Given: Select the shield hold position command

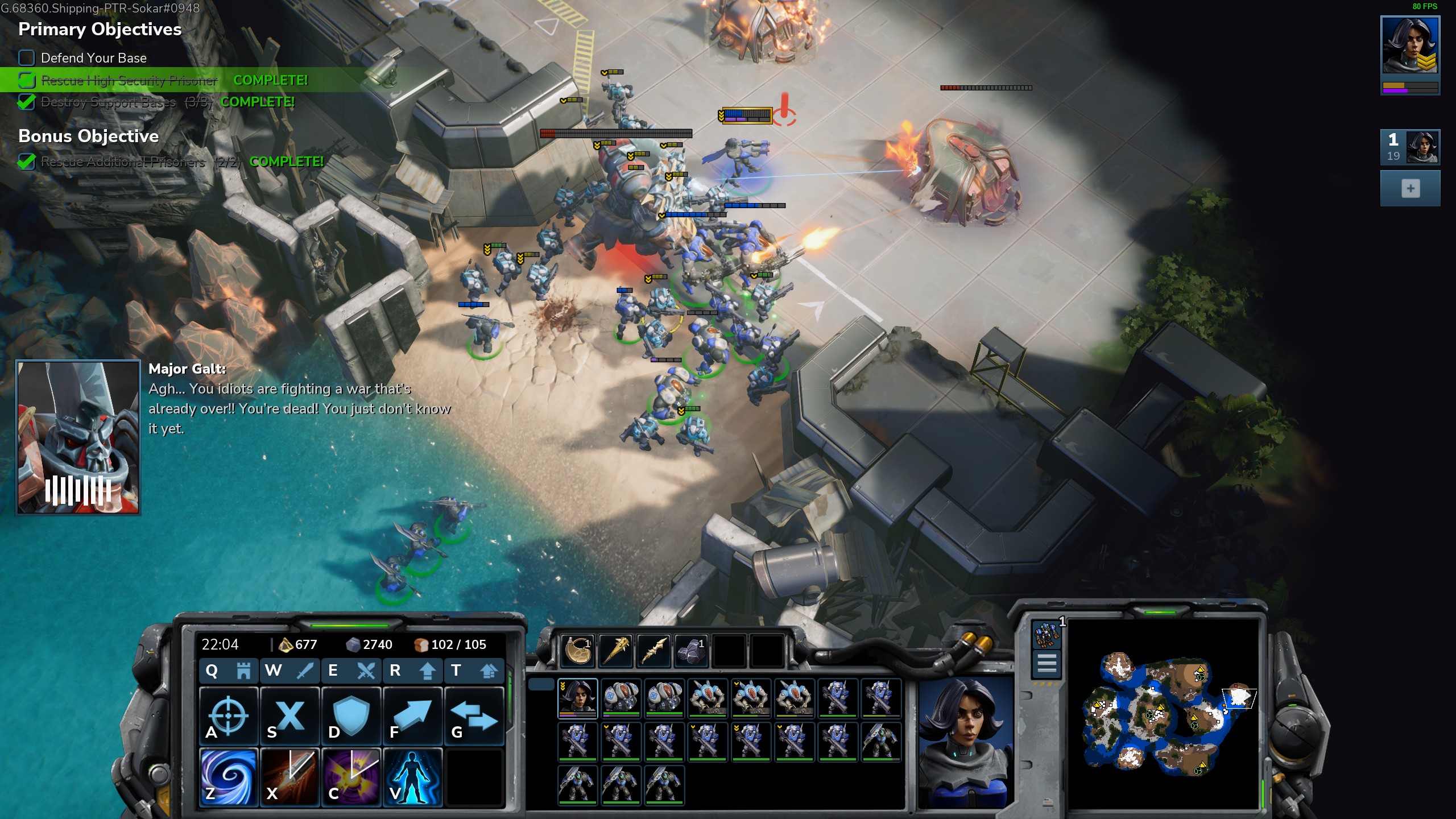Looking at the screenshot, I should pos(351,716).
